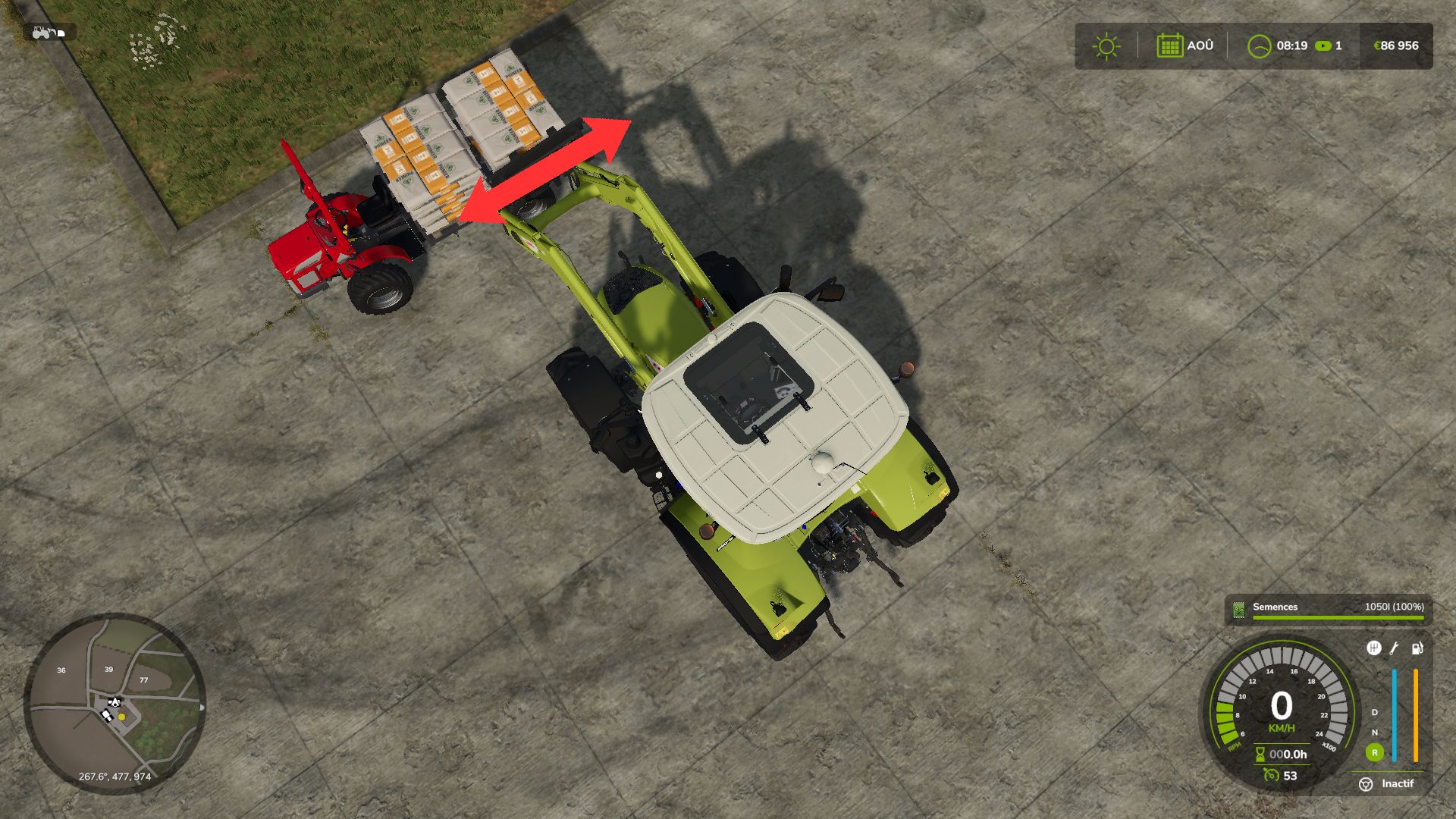Select the sun weather icon
Viewport: 1456px width, 819px height.
point(1106,46)
